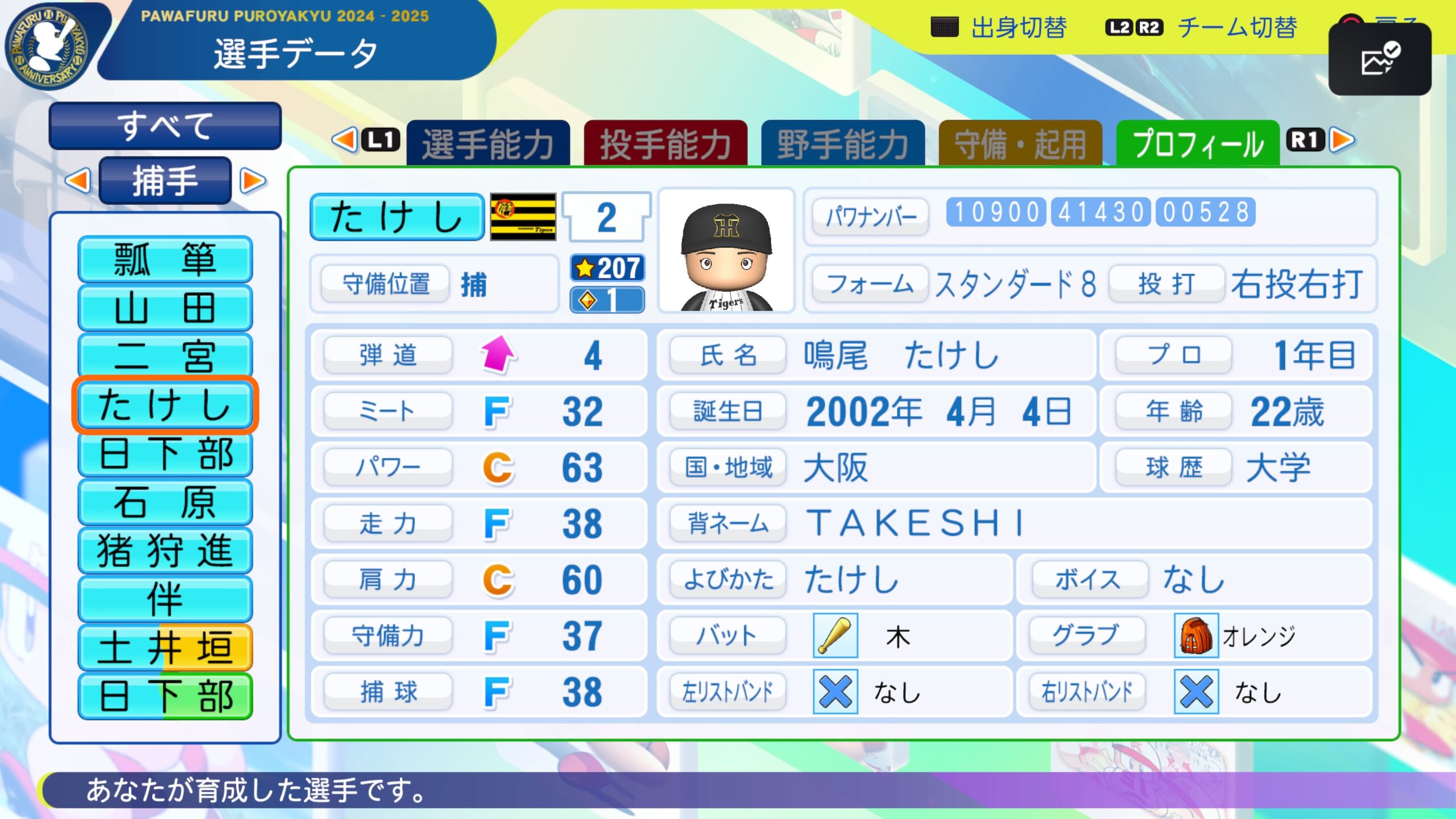Show the 野手能力 tab
Viewport: 1456px width, 819px height.
tap(843, 143)
